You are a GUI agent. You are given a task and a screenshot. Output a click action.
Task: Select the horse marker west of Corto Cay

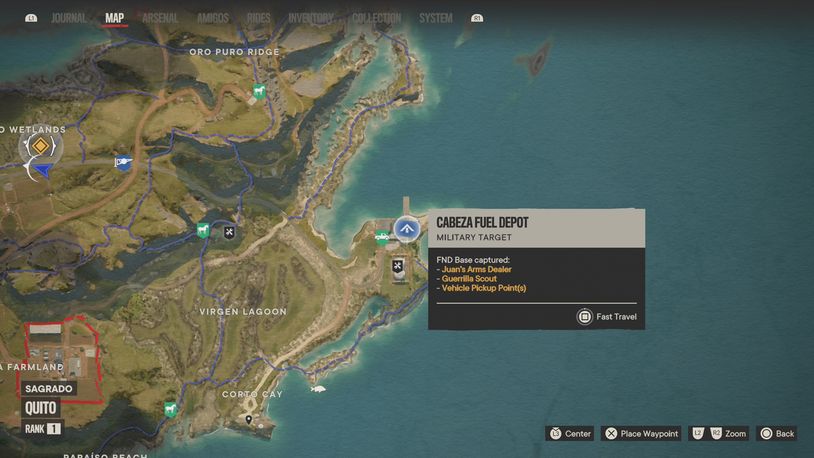tap(170, 408)
